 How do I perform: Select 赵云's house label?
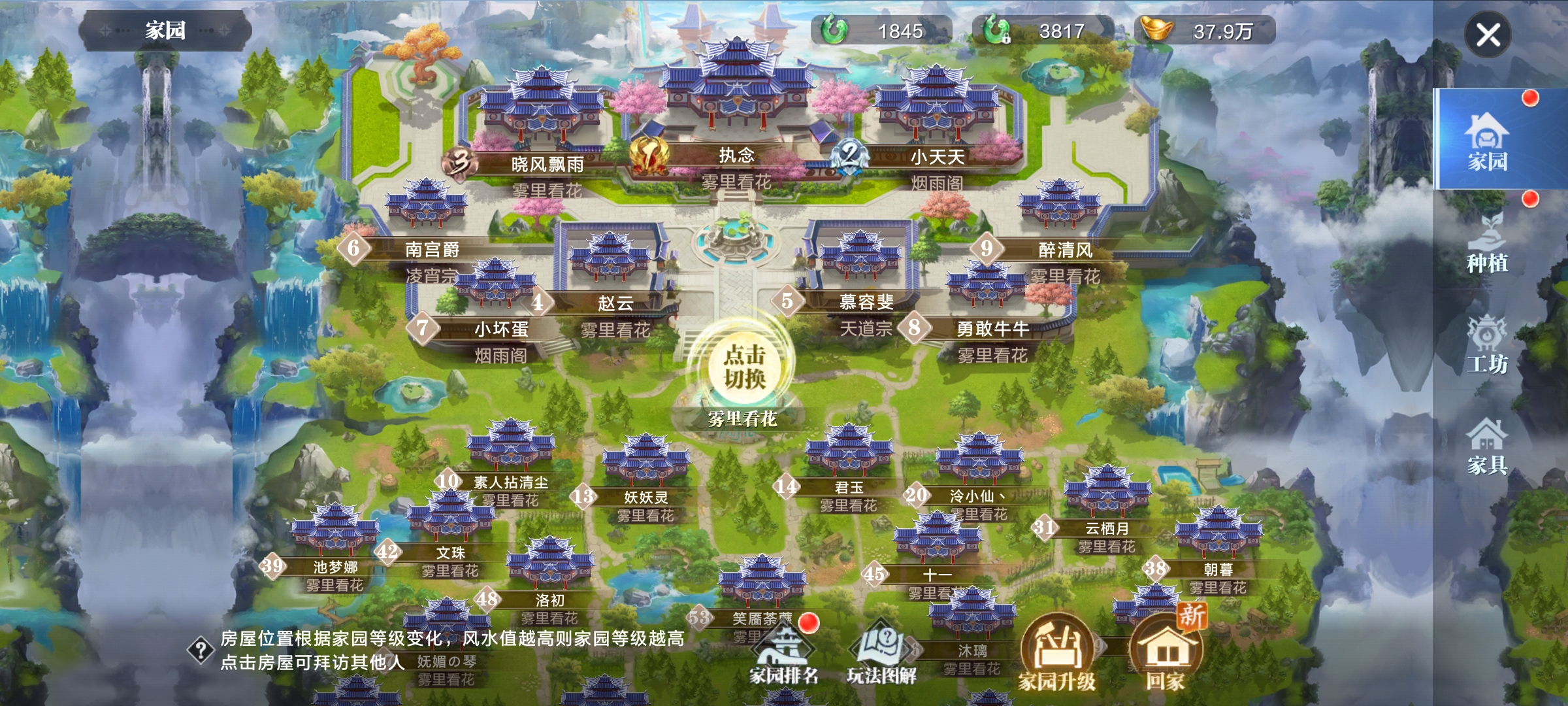(615, 303)
